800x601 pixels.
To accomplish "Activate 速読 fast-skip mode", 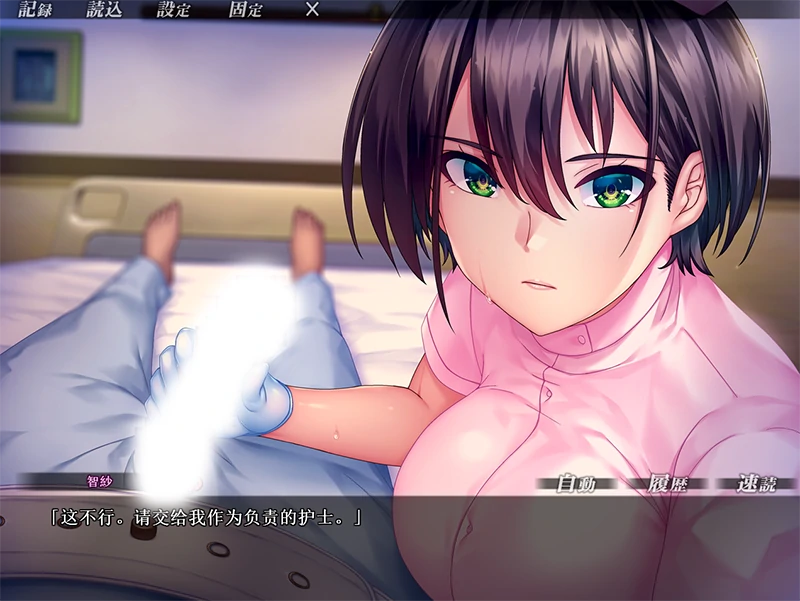I will (756, 485).
